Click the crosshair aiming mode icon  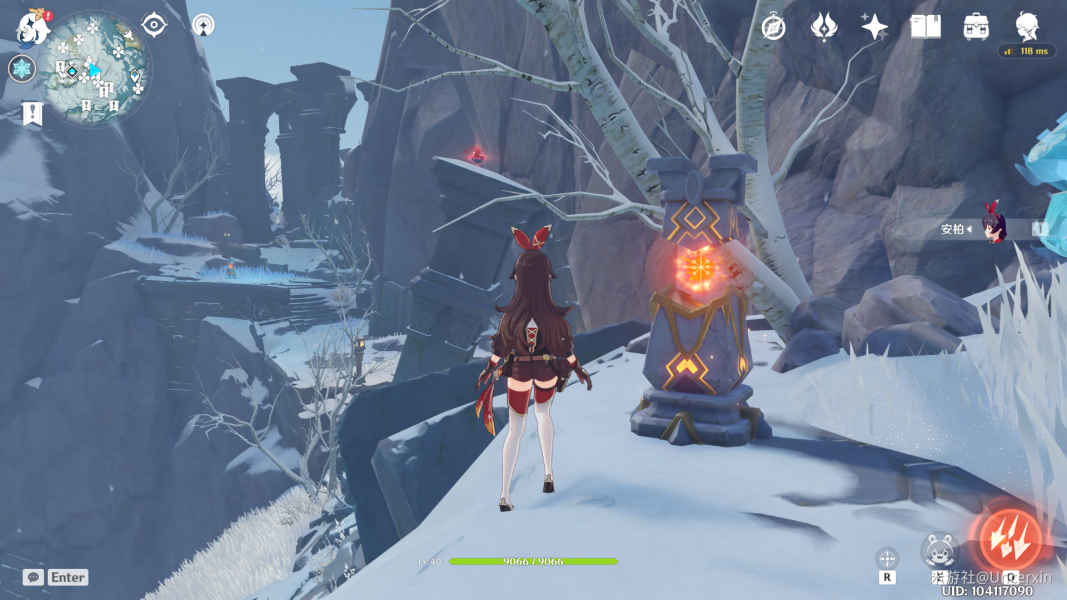887,559
